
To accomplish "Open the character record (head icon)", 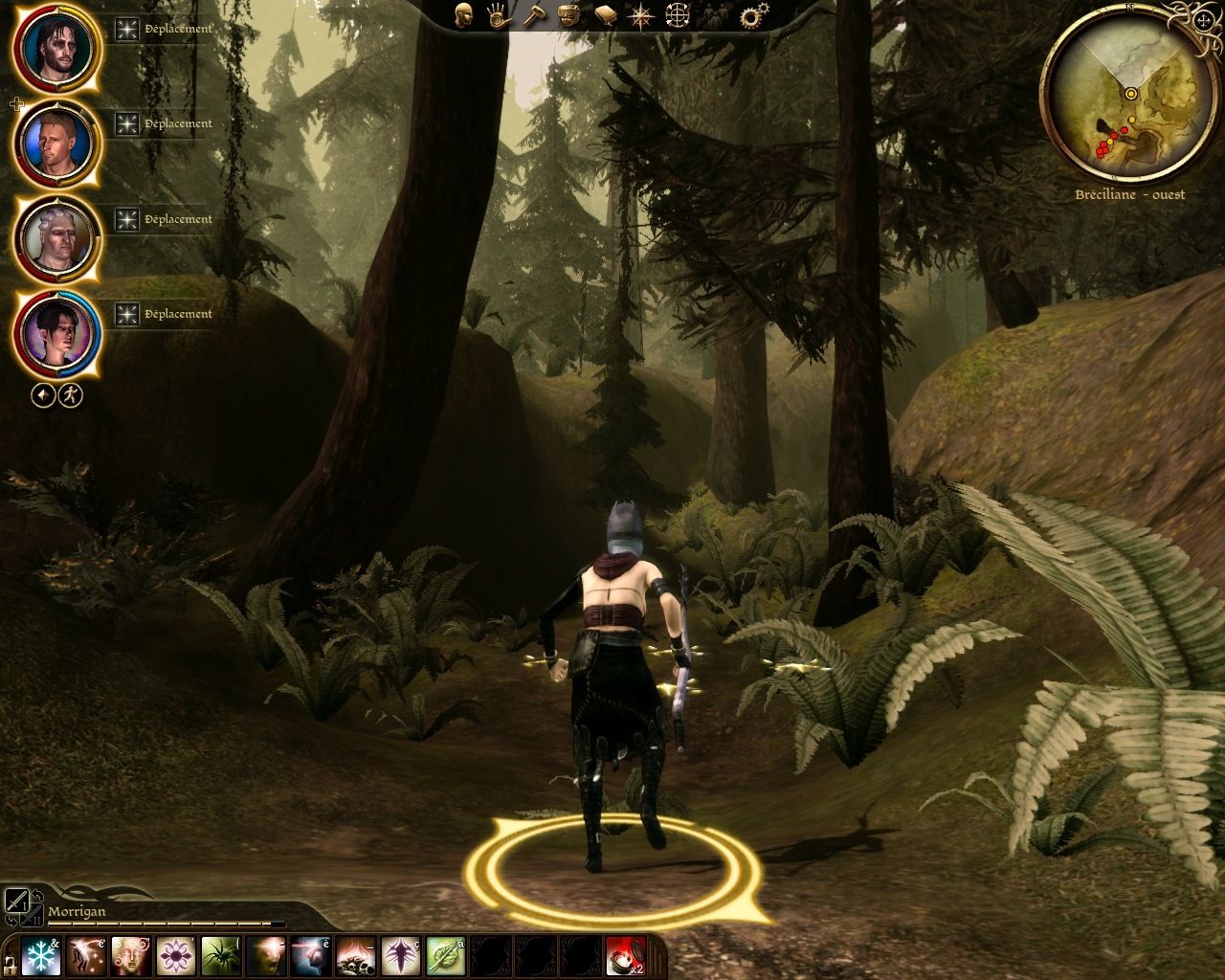I will [x=464, y=17].
